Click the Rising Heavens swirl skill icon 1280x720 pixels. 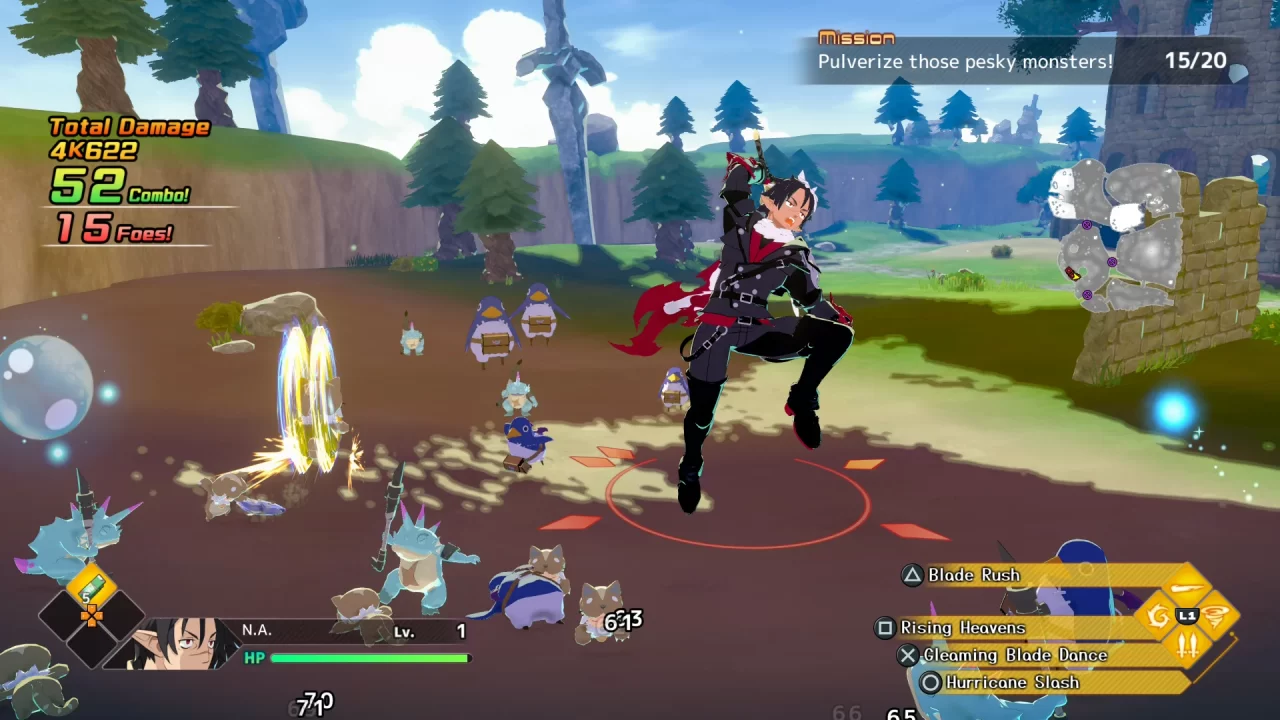pyautogui.click(x=1158, y=615)
